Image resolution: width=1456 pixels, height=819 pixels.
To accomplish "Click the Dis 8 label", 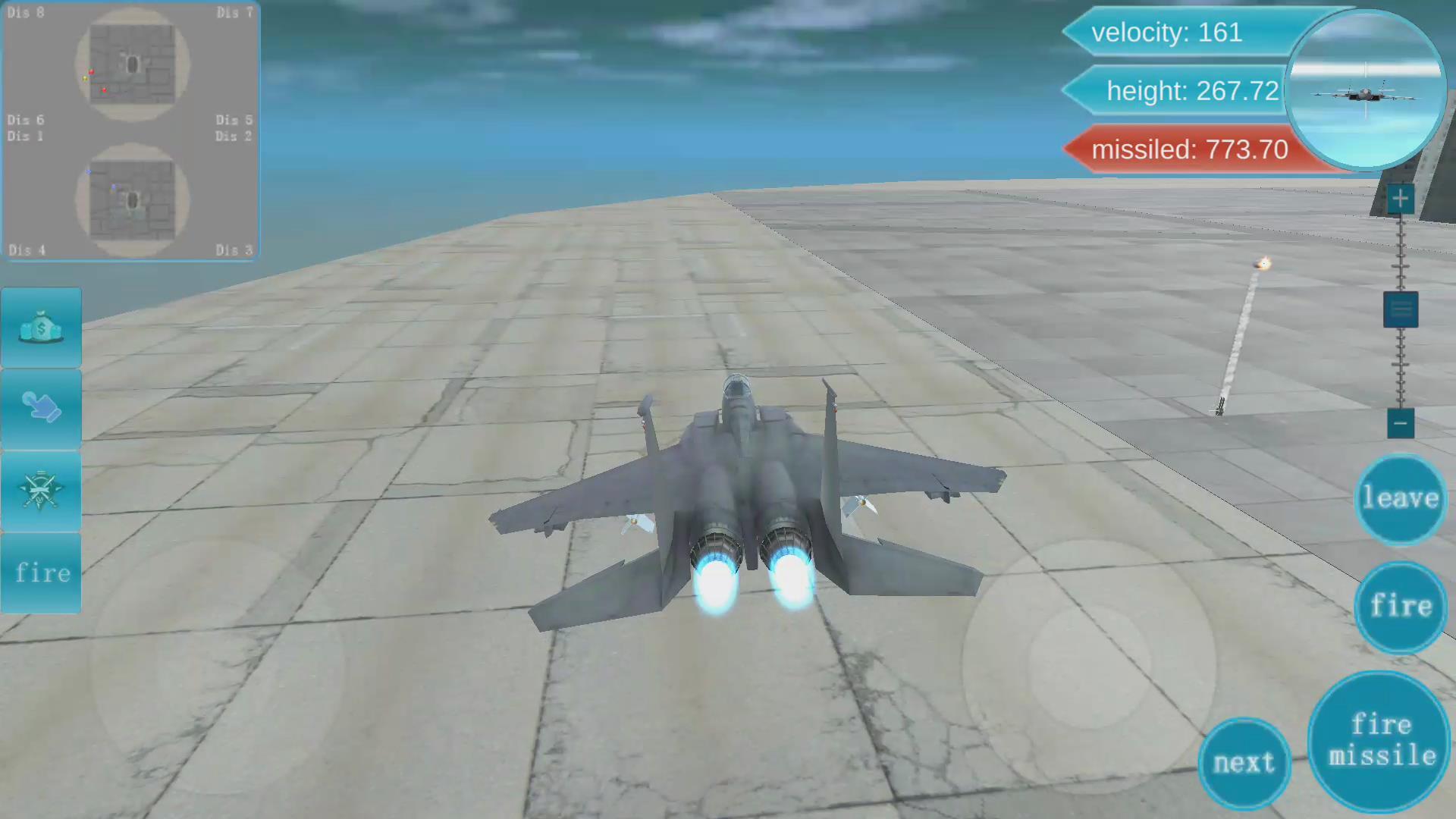I will pyautogui.click(x=26, y=12).
